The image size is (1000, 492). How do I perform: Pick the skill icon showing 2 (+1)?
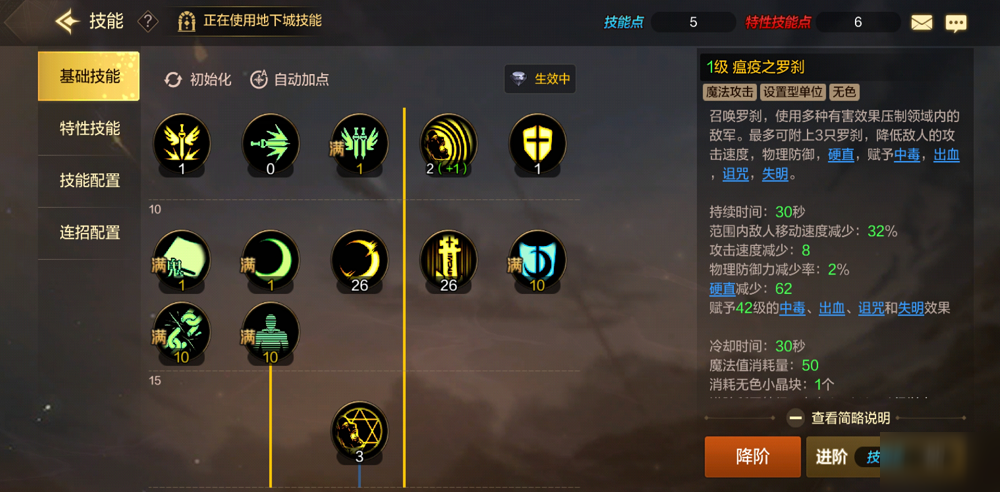pos(448,142)
